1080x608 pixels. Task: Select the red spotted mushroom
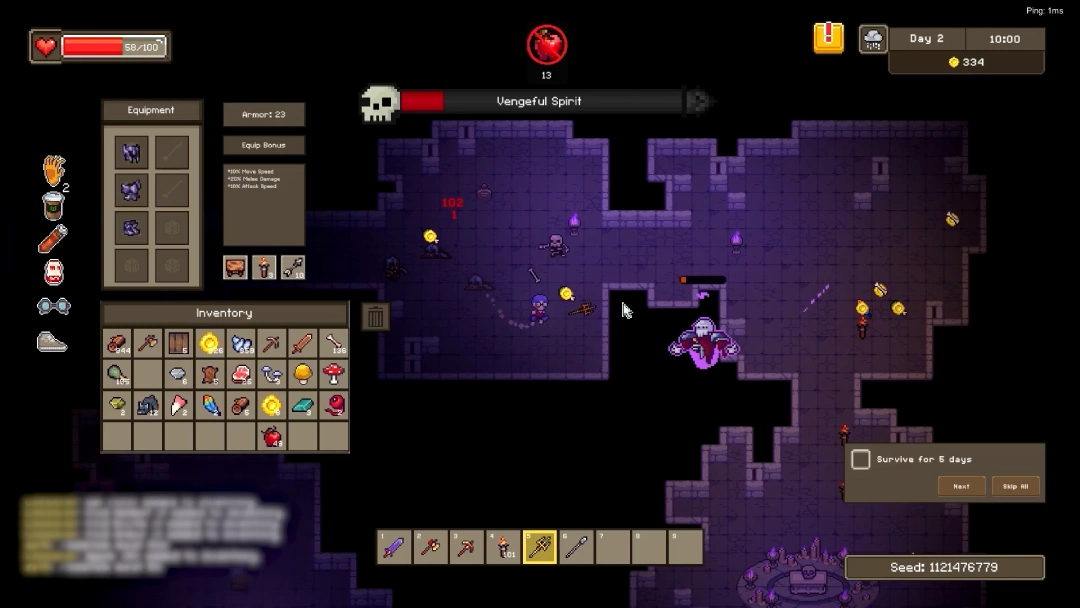pos(333,375)
